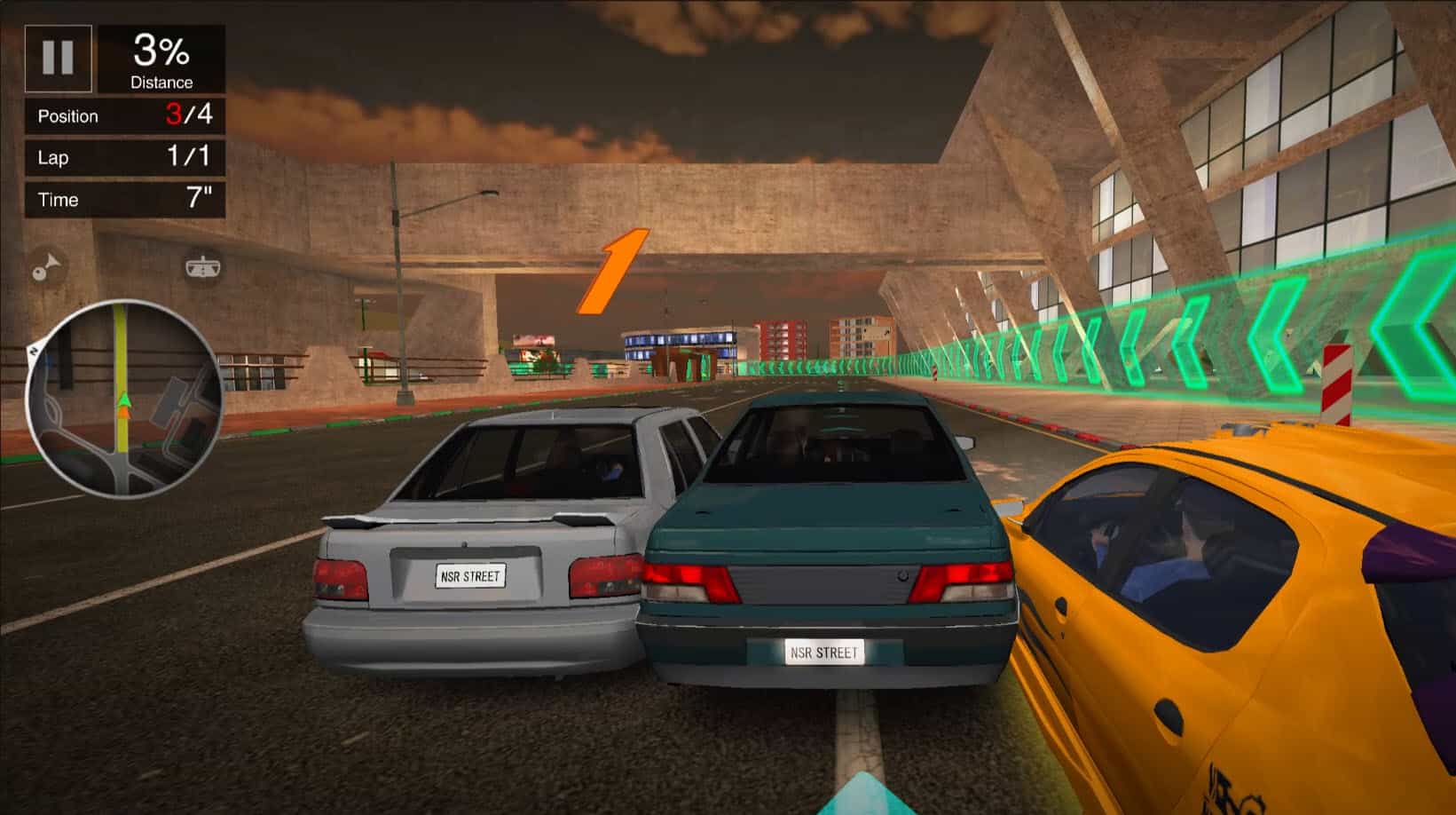Toggle the pause state of the race
This screenshot has height=815, width=1456.
click(x=58, y=58)
